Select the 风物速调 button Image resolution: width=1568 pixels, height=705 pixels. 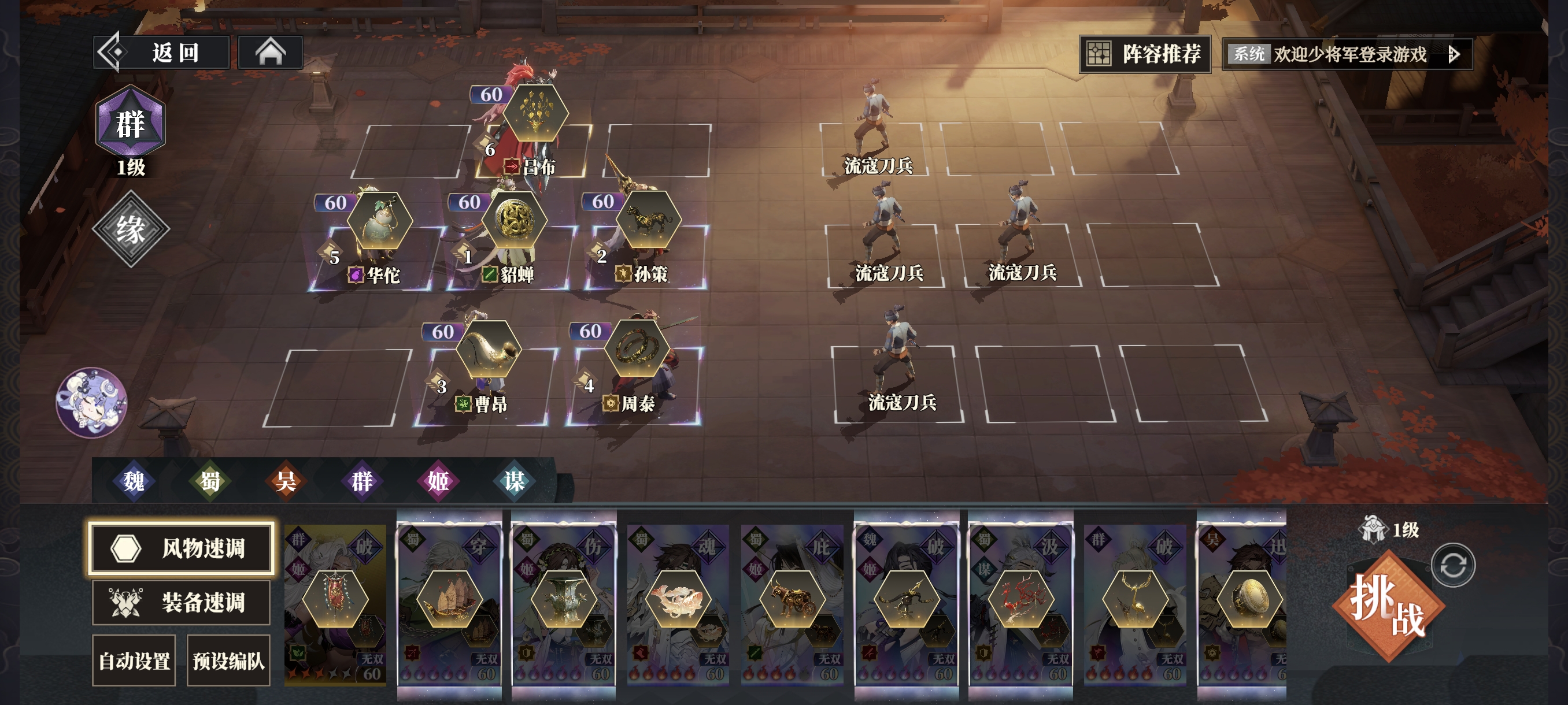[x=181, y=548]
